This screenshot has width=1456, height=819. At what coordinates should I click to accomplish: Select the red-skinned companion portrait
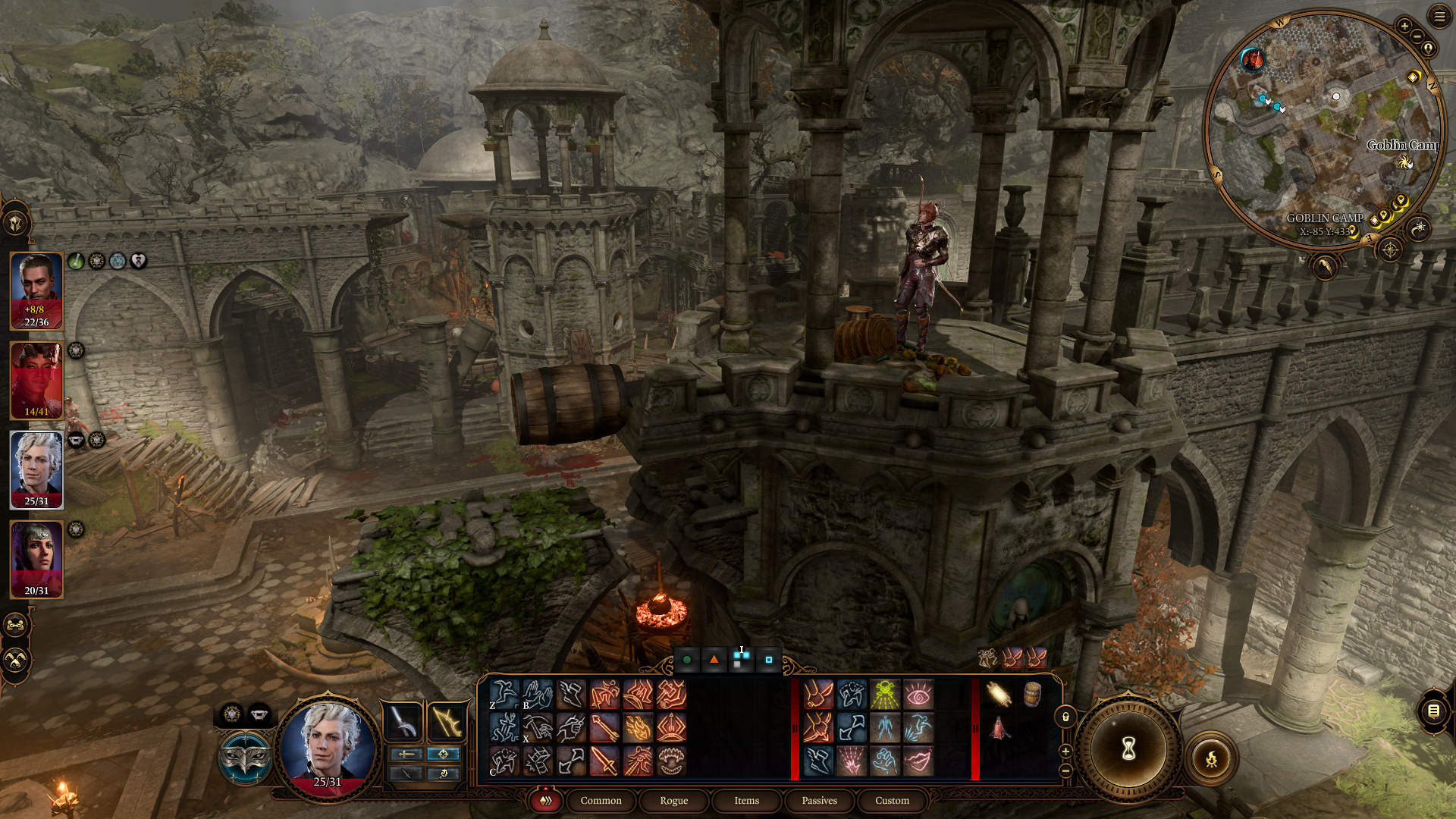click(36, 380)
